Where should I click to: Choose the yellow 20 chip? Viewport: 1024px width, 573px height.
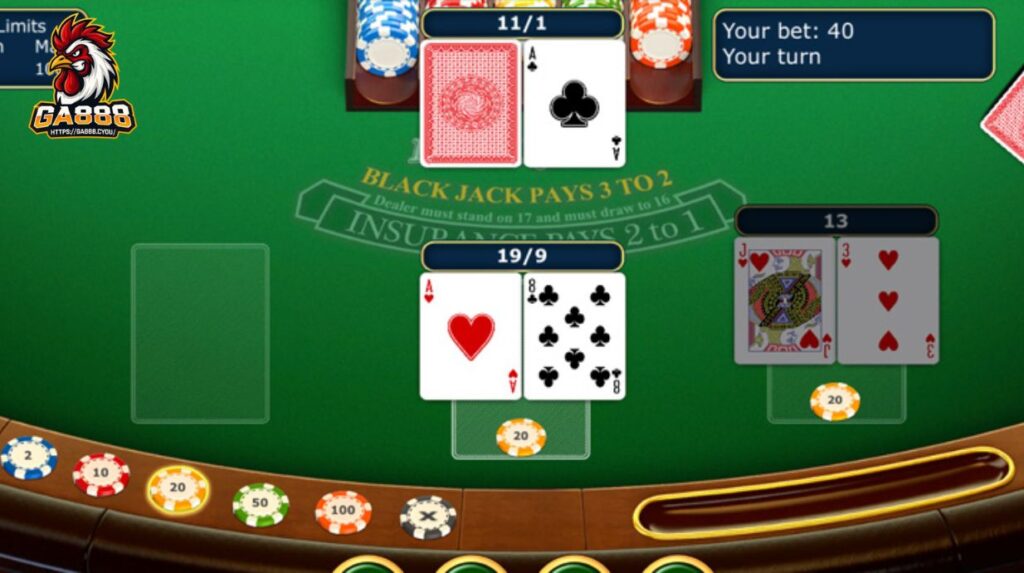178,489
